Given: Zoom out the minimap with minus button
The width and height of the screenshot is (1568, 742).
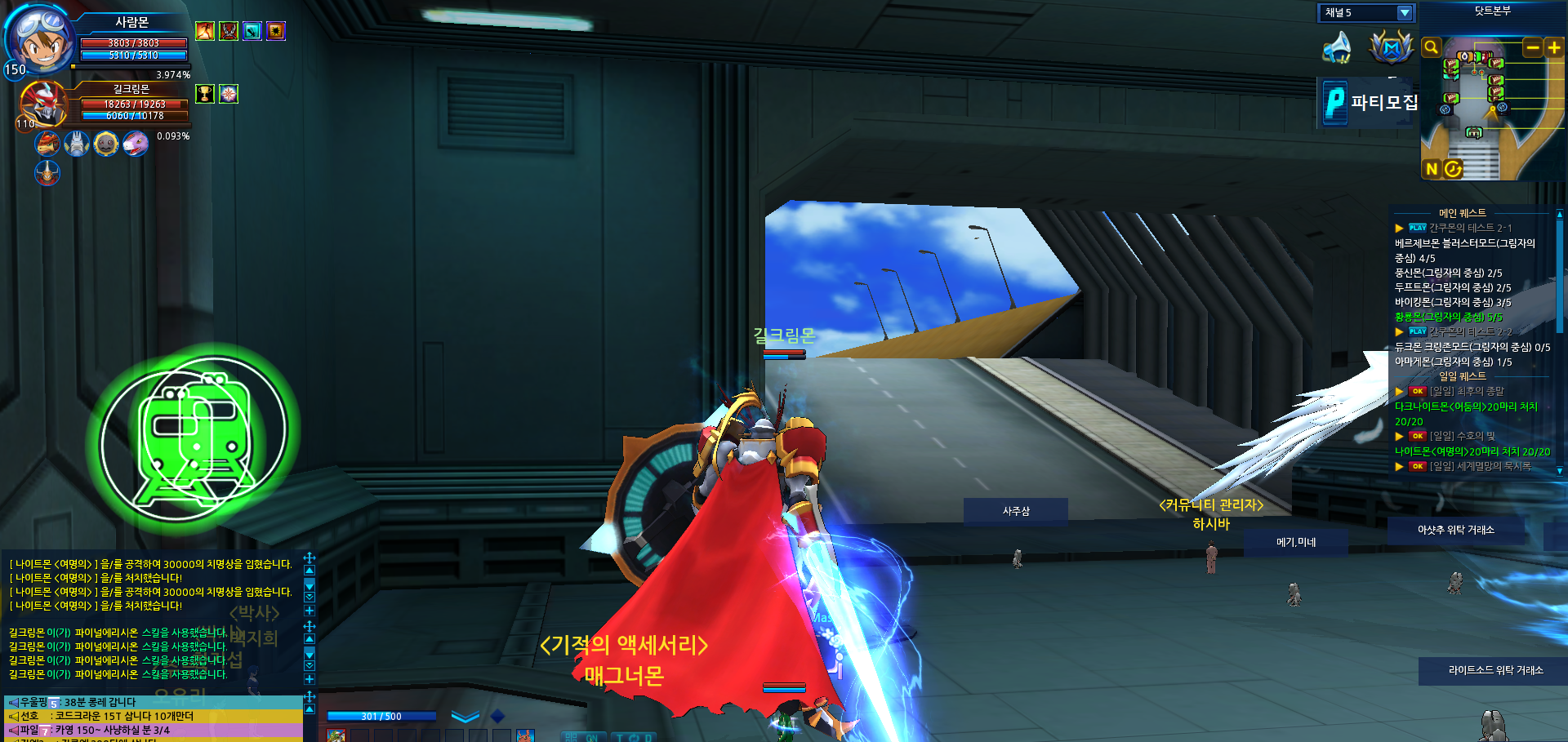Looking at the screenshot, I should (x=1533, y=48).
